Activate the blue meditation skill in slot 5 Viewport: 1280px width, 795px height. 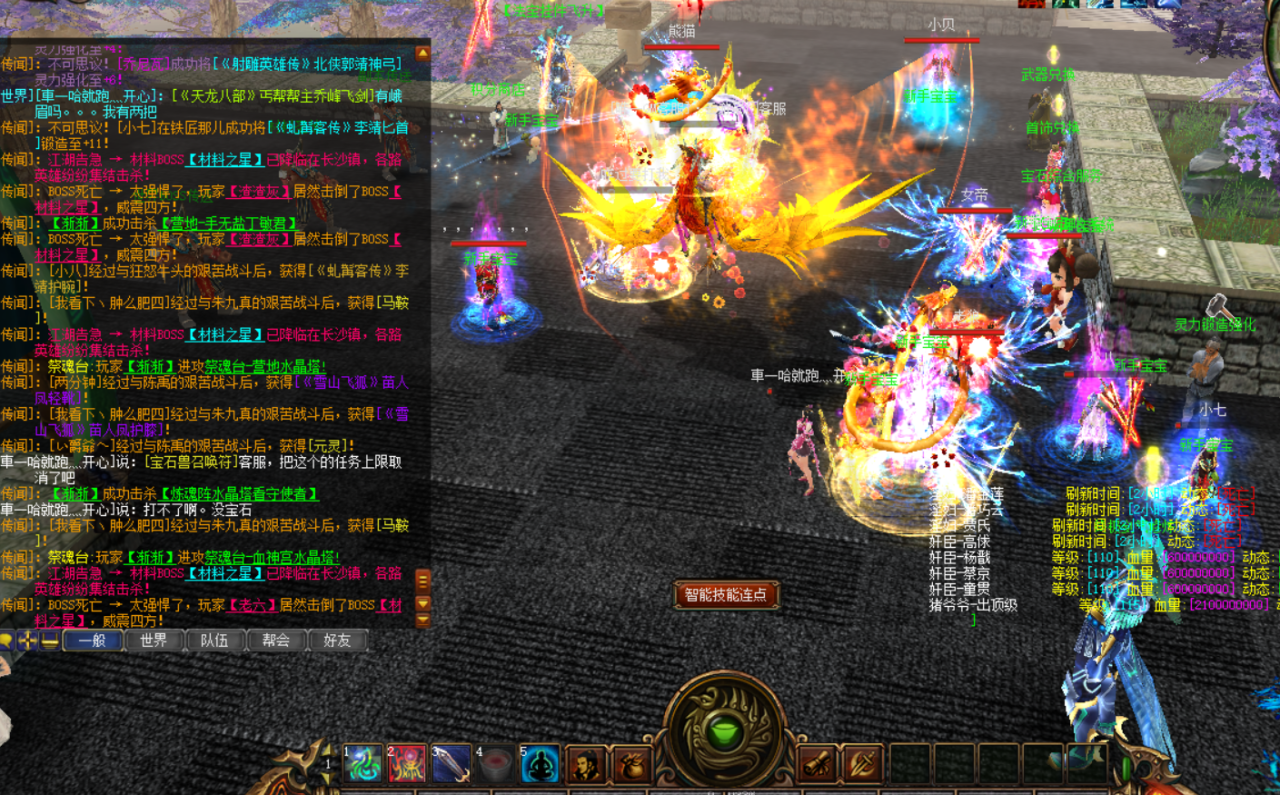540,765
